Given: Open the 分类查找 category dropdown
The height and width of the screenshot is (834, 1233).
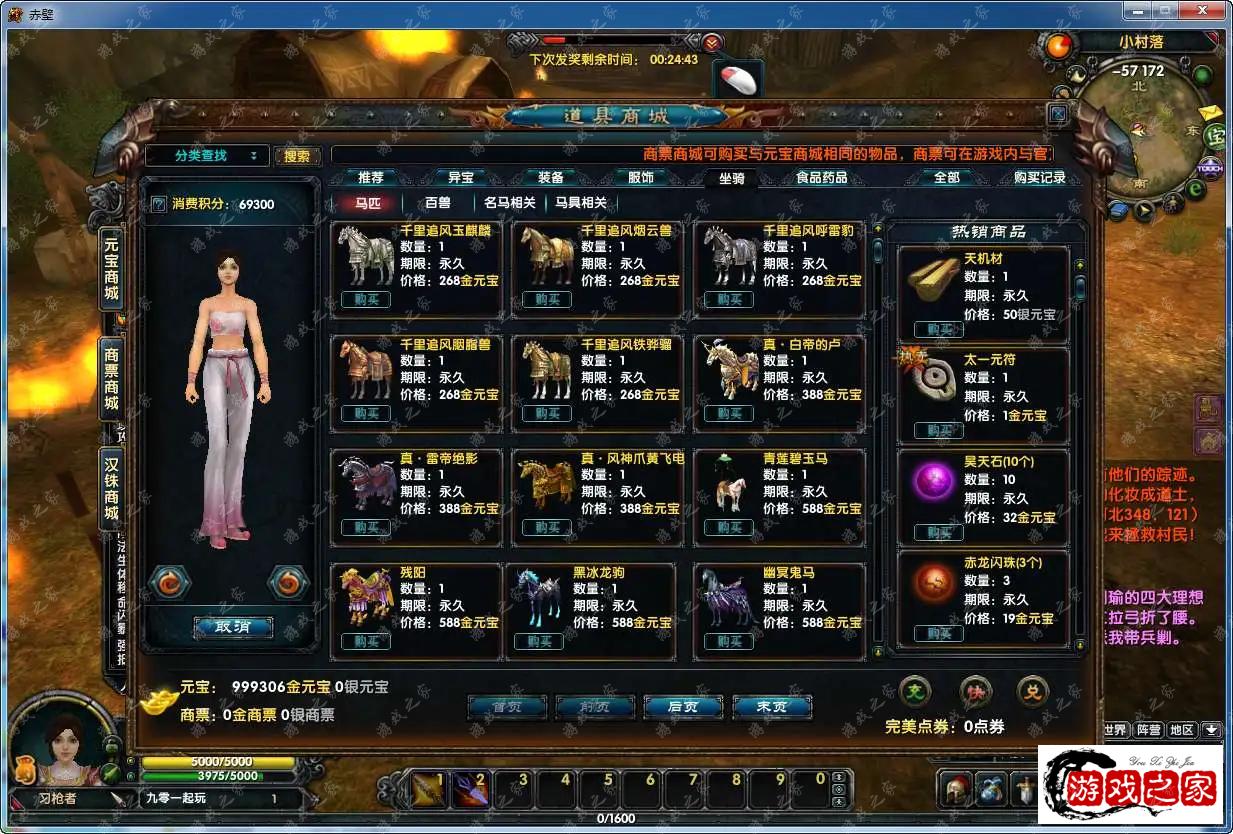Looking at the screenshot, I should click(x=207, y=156).
